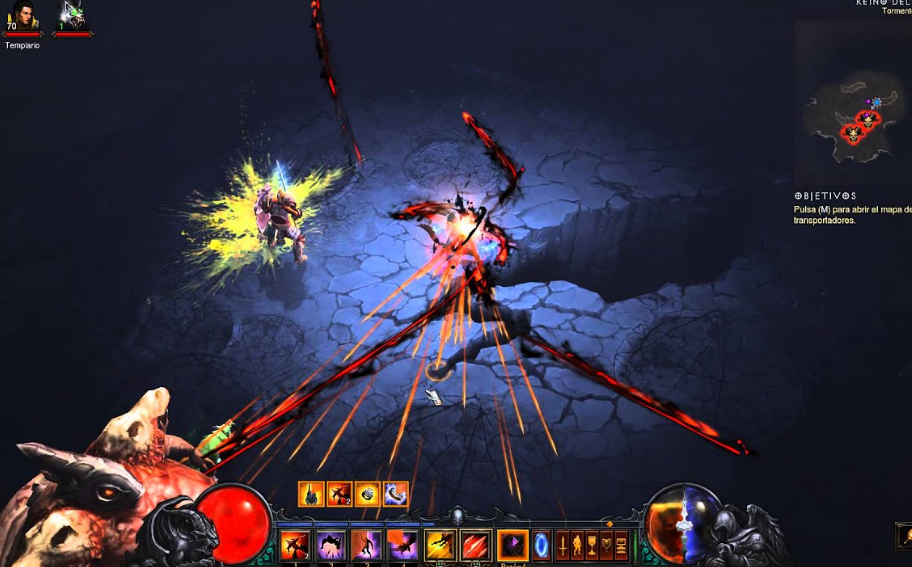Click the Templario follower portrait
912x567 pixels.
coord(21,16)
